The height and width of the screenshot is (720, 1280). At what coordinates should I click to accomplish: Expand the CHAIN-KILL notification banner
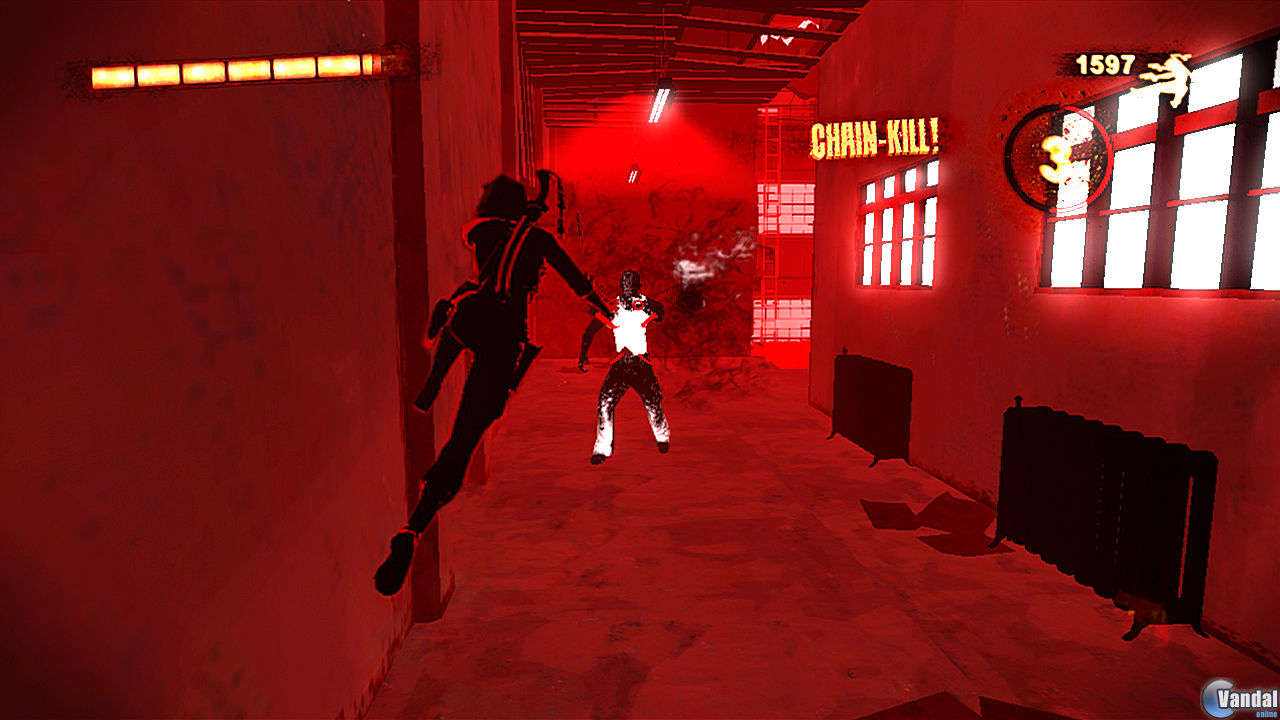pyautogui.click(x=875, y=137)
